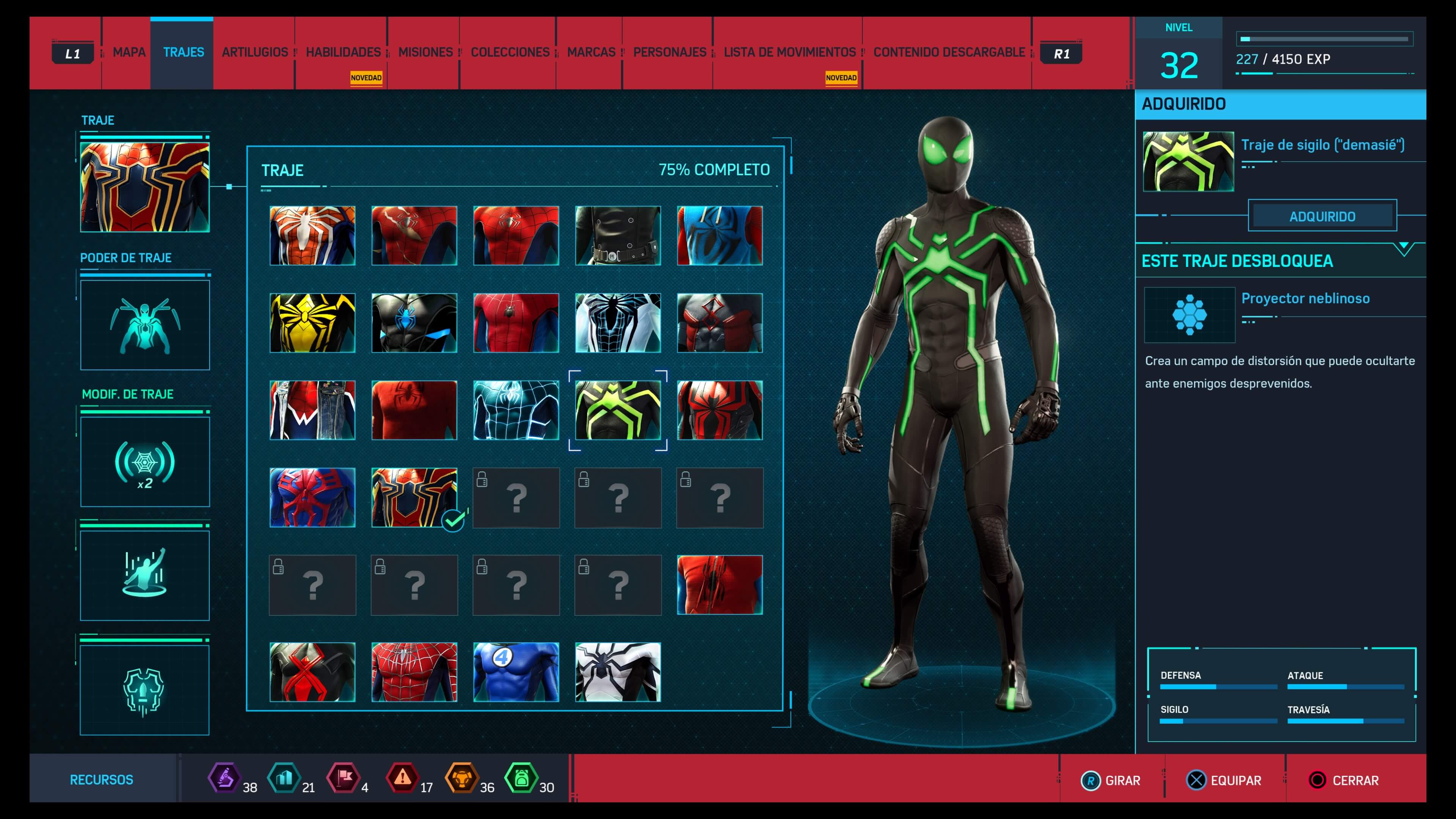Open Lista de Movimientos tab

(789, 53)
